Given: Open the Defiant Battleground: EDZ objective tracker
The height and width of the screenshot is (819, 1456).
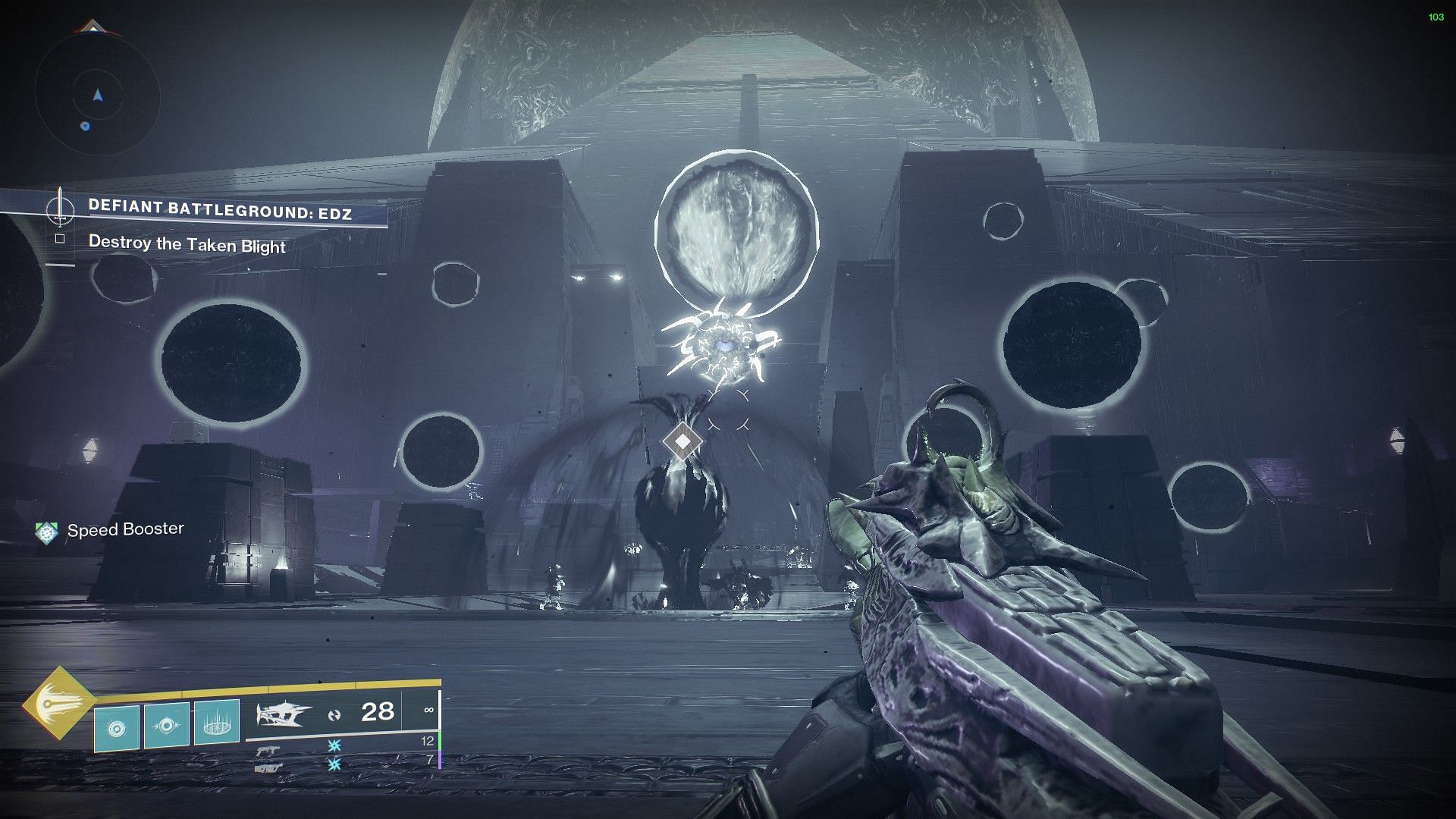Looking at the screenshot, I should point(220,209).
